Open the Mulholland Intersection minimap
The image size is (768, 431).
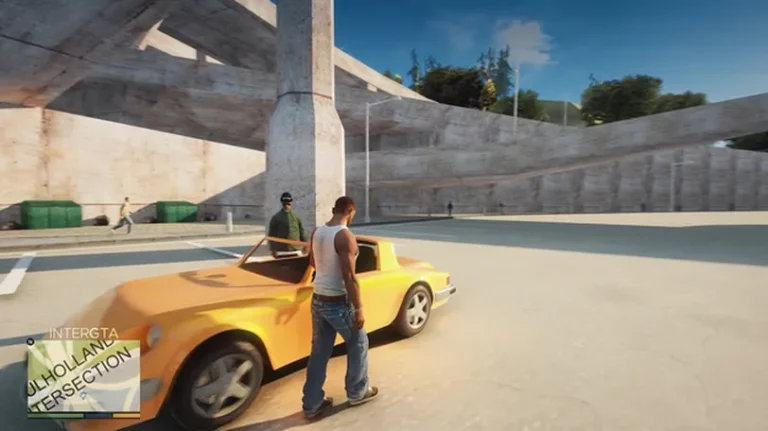click(x=83, y=376)
